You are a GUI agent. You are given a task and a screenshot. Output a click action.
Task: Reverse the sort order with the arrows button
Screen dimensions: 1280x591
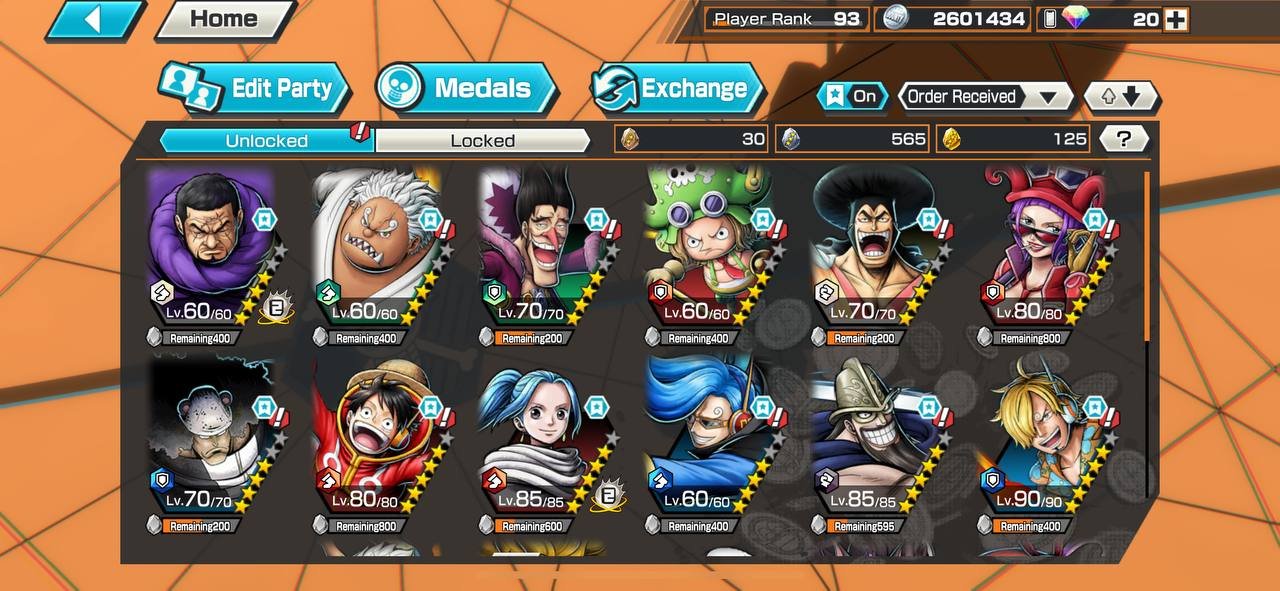[x=1121, y=97]
